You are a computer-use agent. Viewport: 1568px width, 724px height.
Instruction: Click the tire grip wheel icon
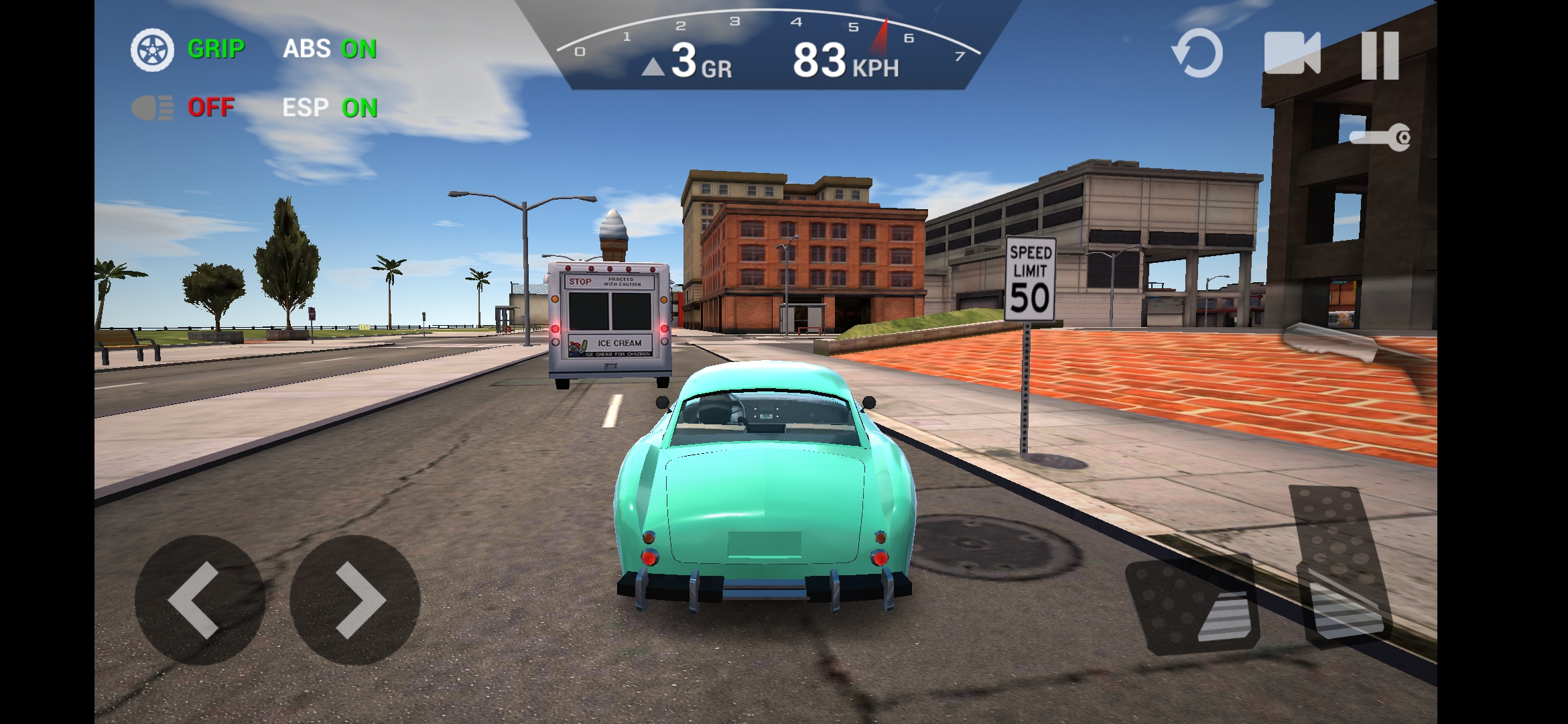(153, 49)
